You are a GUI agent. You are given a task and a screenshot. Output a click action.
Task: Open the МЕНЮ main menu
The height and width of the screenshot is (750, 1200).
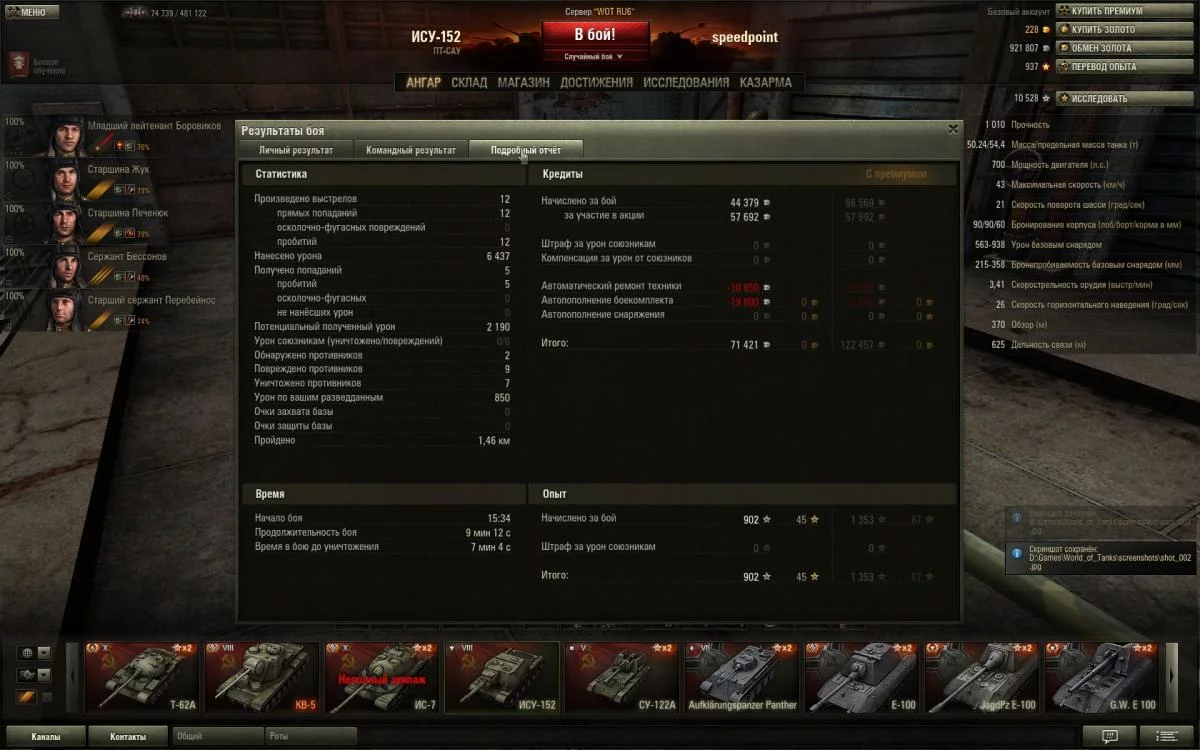point(27,12)
